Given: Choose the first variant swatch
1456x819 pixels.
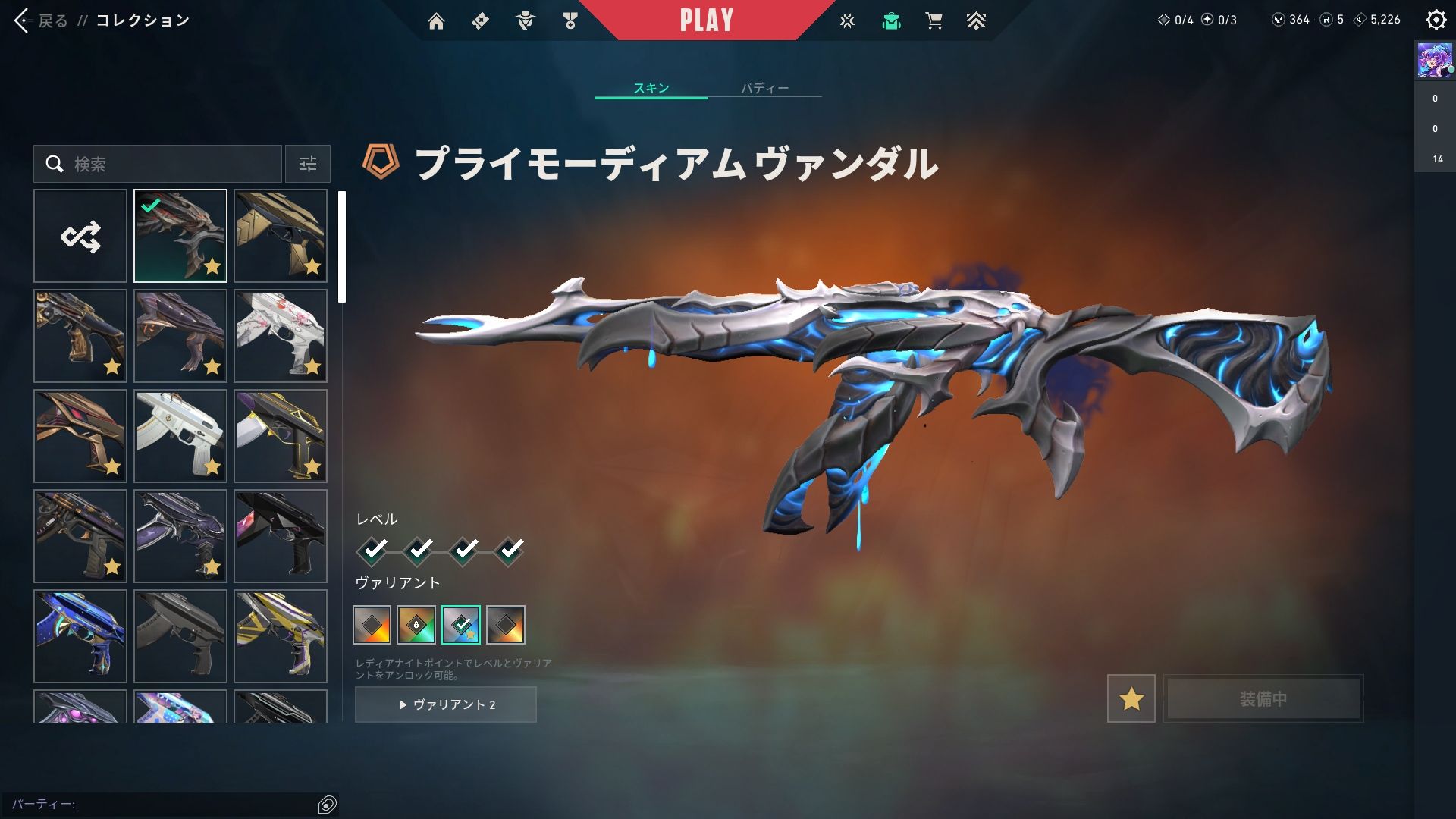Looking at the screenshot, I should (x=372, y=625).
